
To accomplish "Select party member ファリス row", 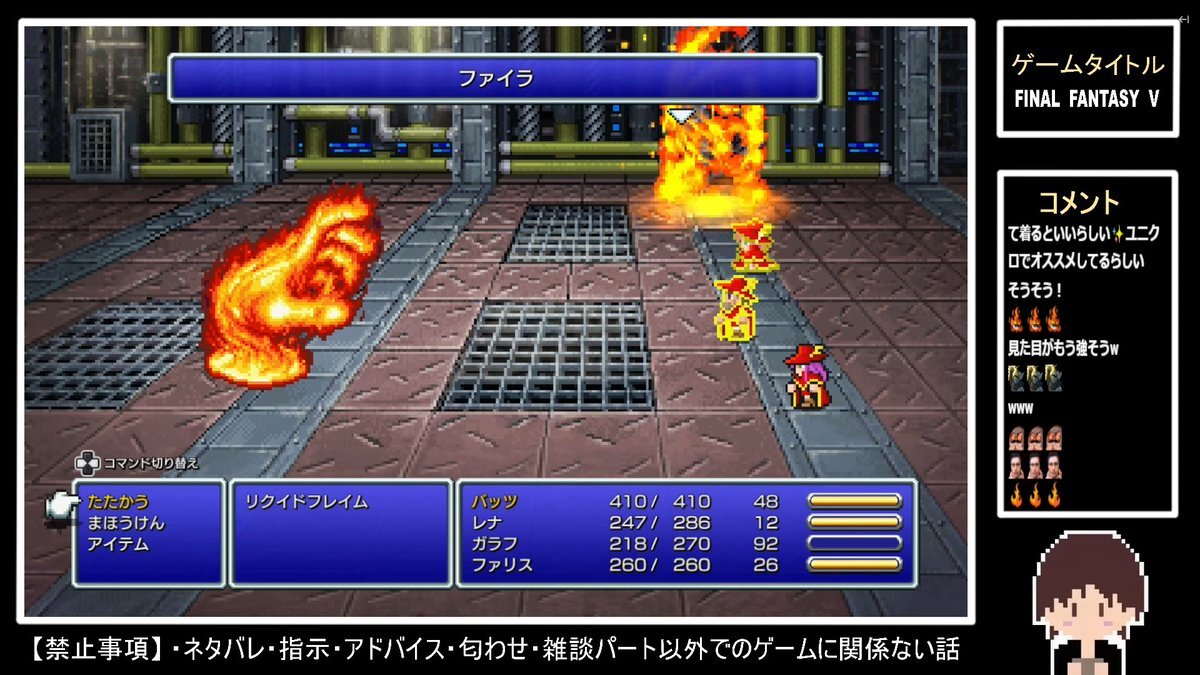I will pos(502,565).
